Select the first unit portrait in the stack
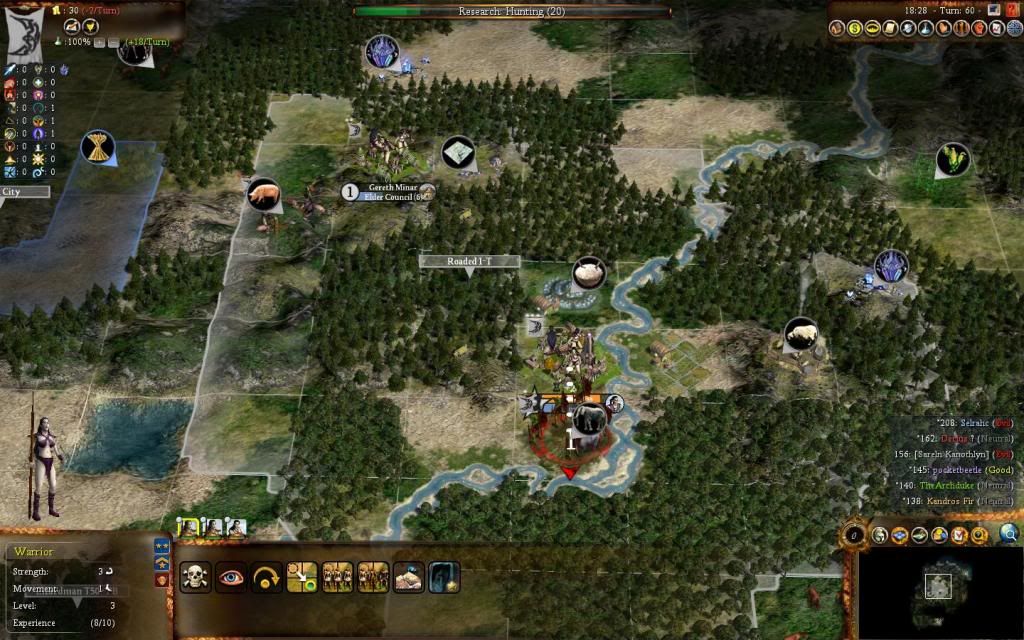Viewport: 1024px width, 640px height. click(x=187, y=527)
